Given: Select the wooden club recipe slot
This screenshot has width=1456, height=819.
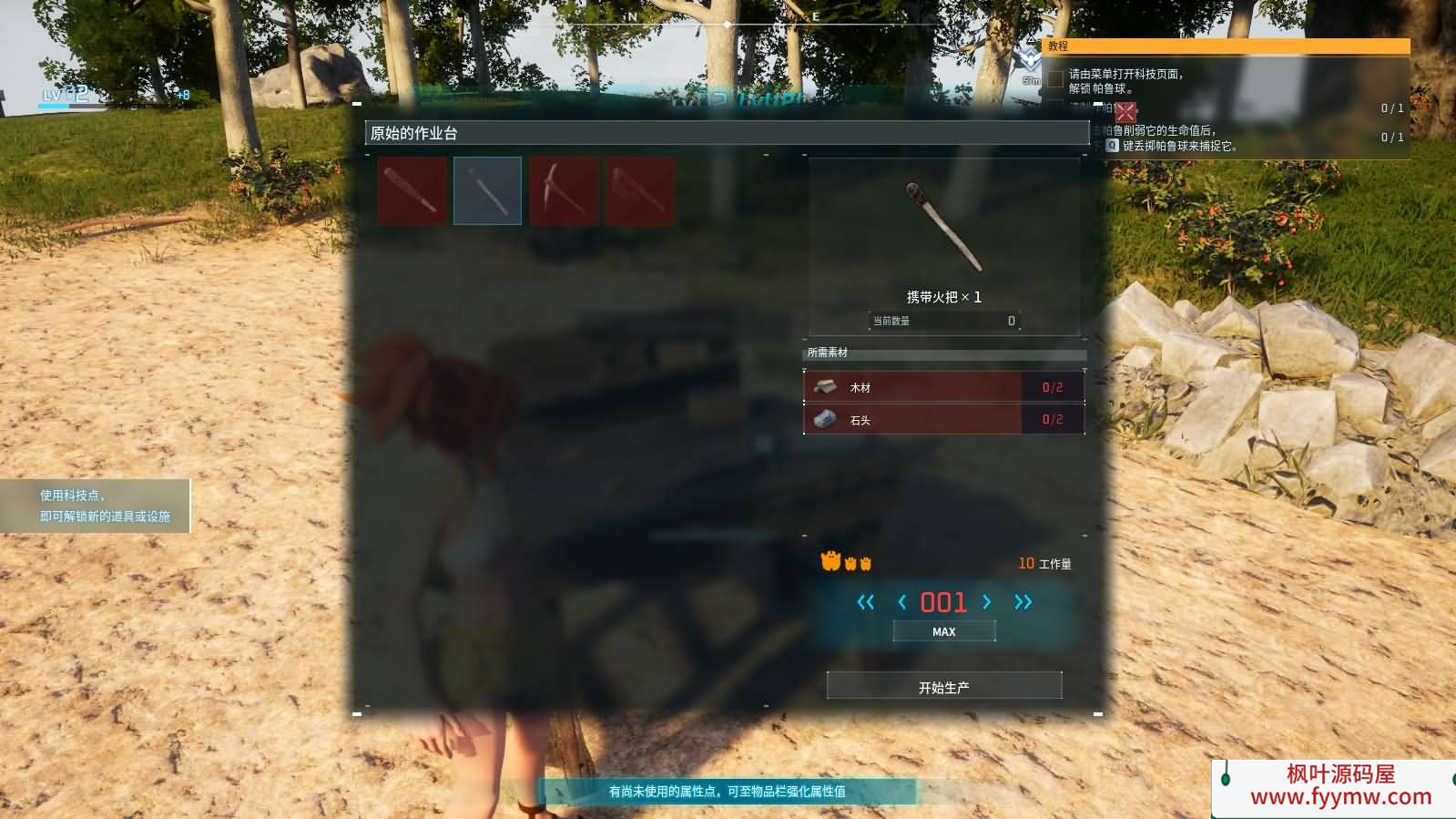Looking at the screenshot, I should [x=412, y=190].
